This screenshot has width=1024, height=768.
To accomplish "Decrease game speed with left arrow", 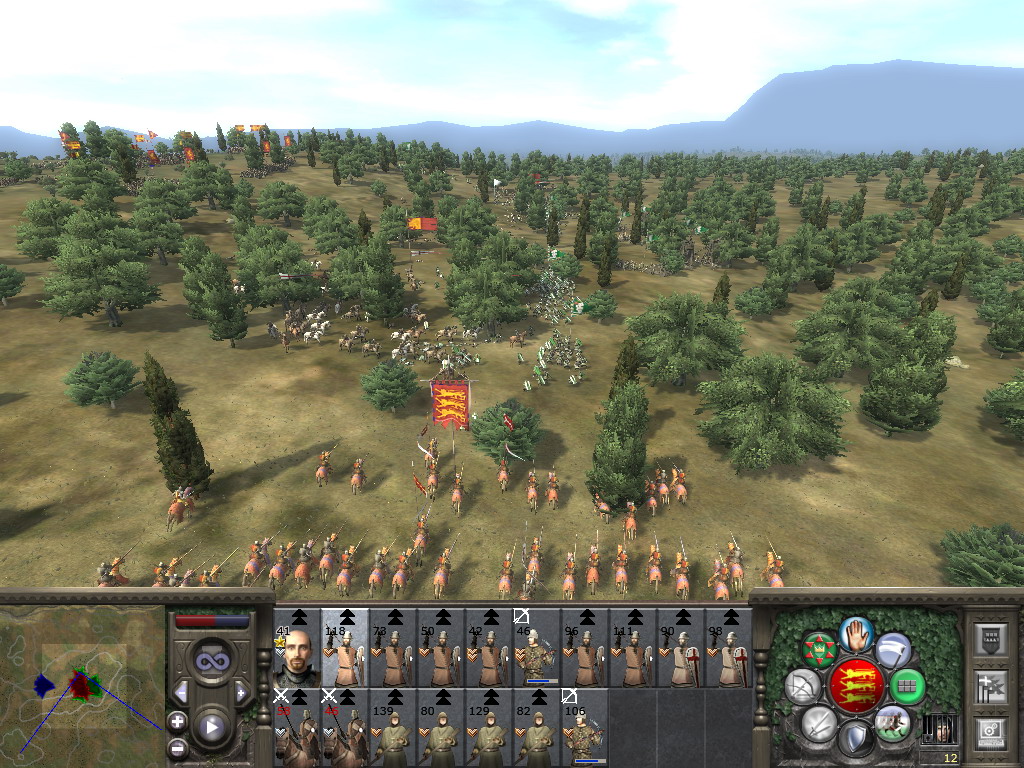I will tap(181, 692).
